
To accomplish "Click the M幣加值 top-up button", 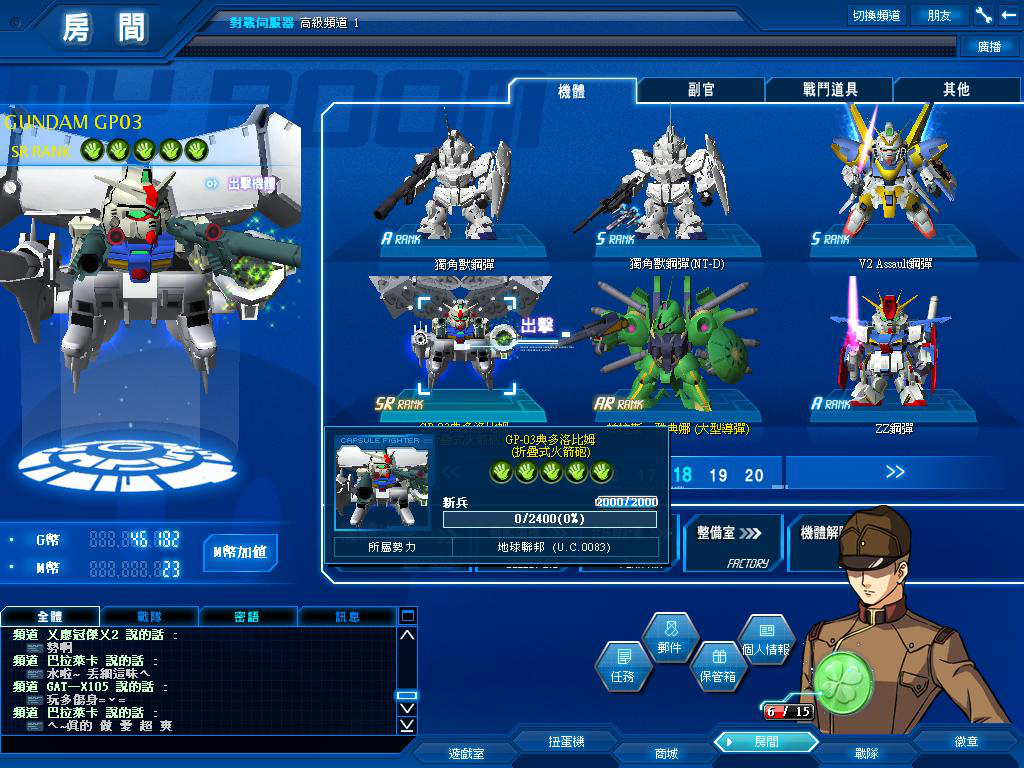I will [x=240, y=552].
